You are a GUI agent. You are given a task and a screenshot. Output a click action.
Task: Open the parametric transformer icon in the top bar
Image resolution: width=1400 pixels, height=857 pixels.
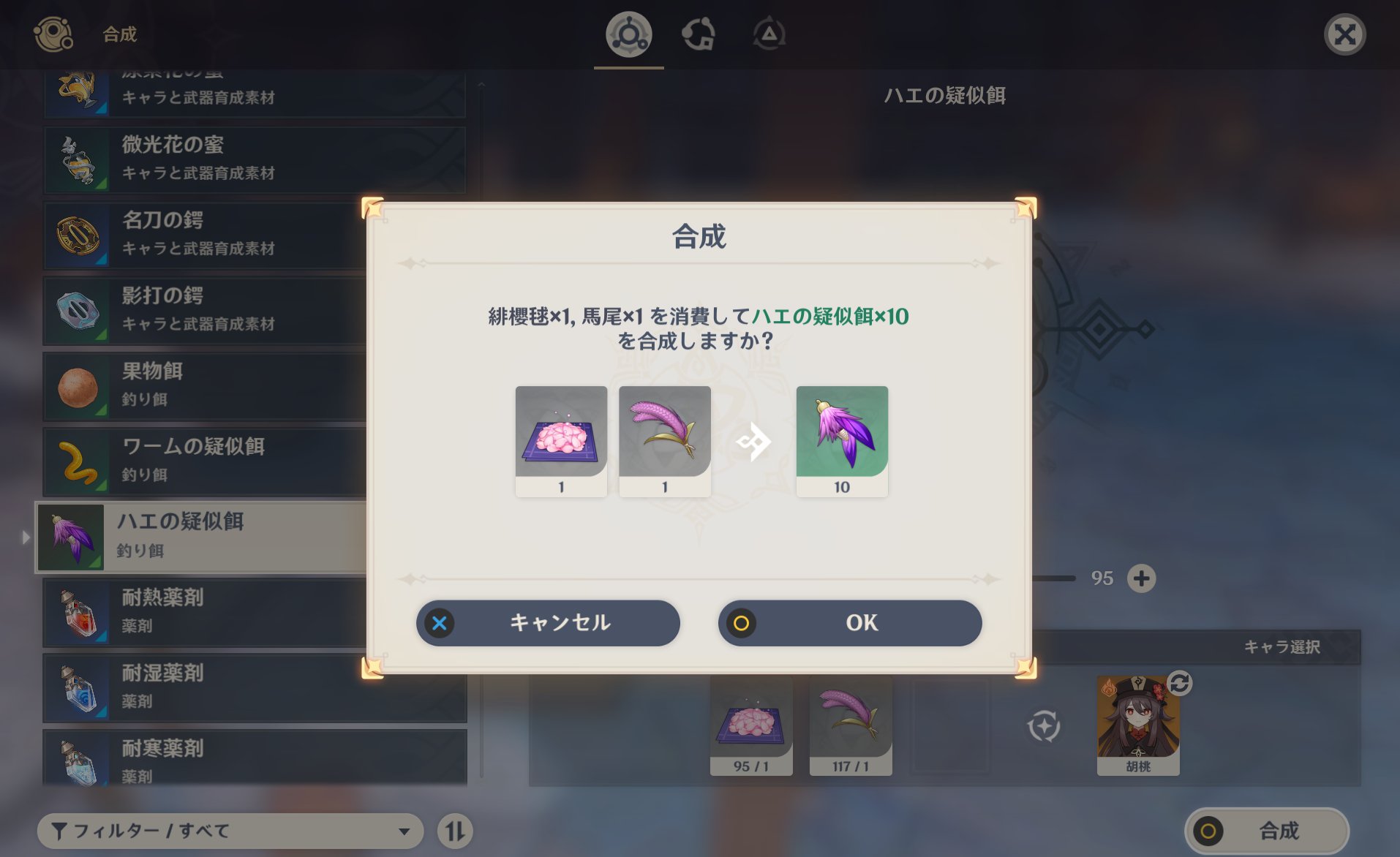769,33
